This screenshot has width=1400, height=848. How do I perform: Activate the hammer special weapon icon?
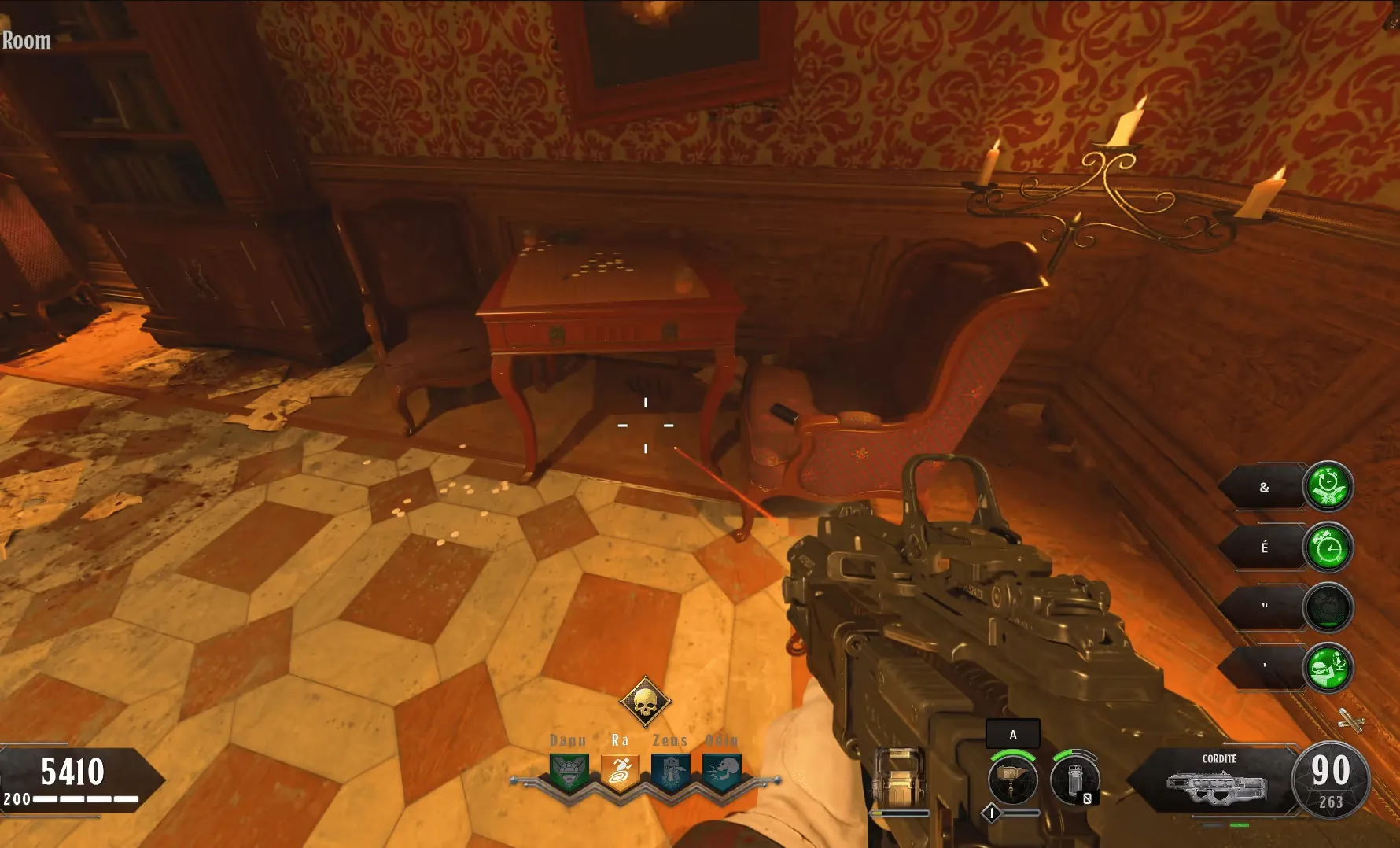(1012, 780)
